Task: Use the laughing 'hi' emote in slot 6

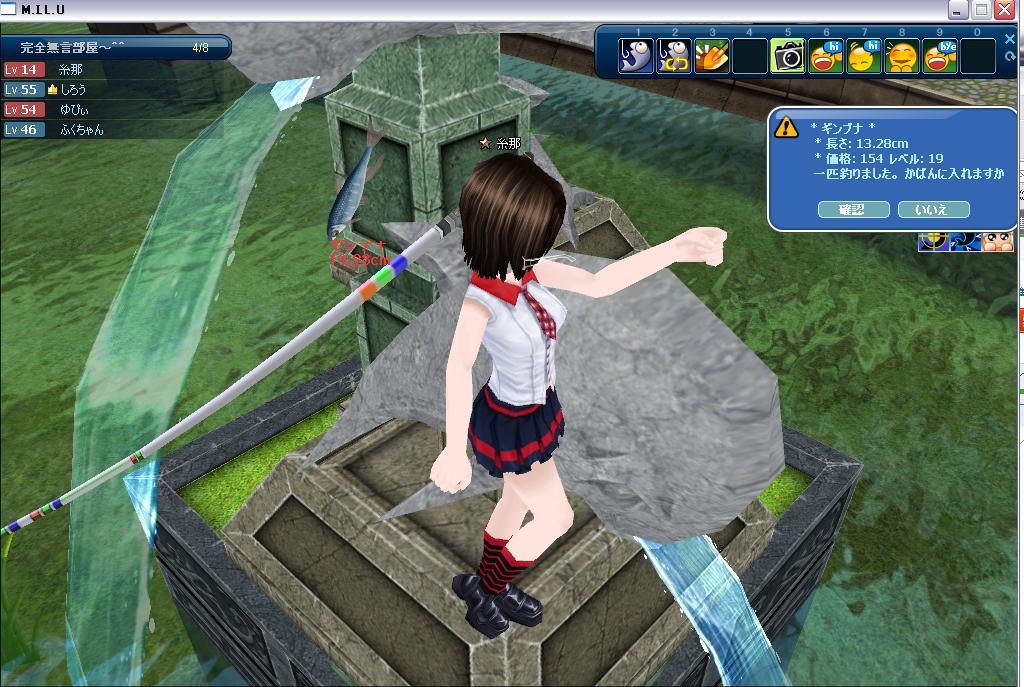Action: coord(826,56)
